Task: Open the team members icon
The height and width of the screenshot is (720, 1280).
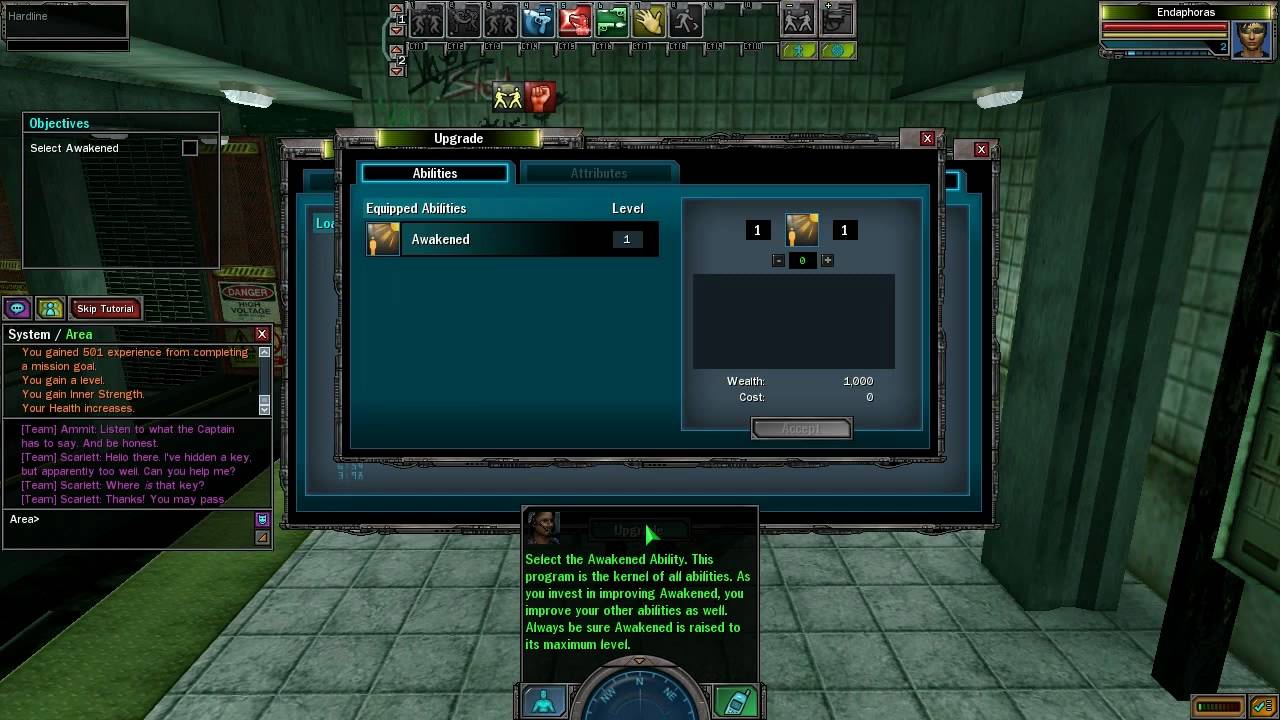Action: [x=49, y=309]
